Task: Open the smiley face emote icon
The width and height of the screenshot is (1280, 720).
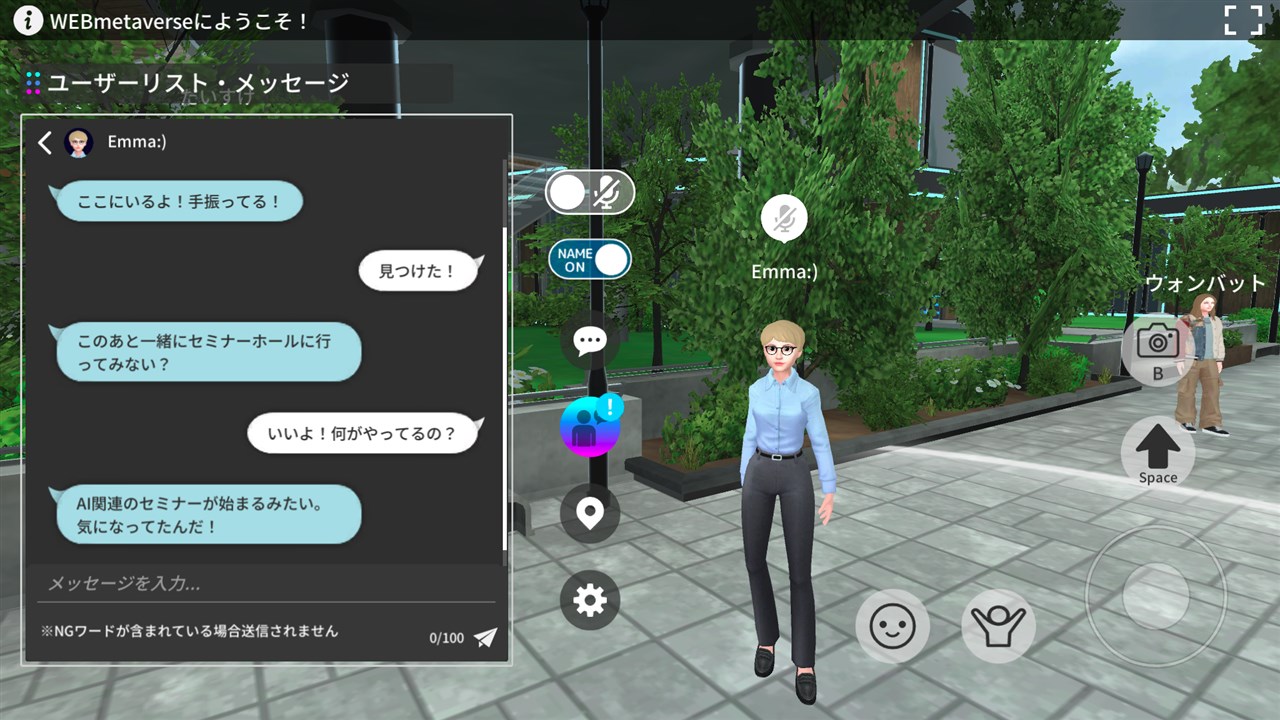Action: pos(893,627)
